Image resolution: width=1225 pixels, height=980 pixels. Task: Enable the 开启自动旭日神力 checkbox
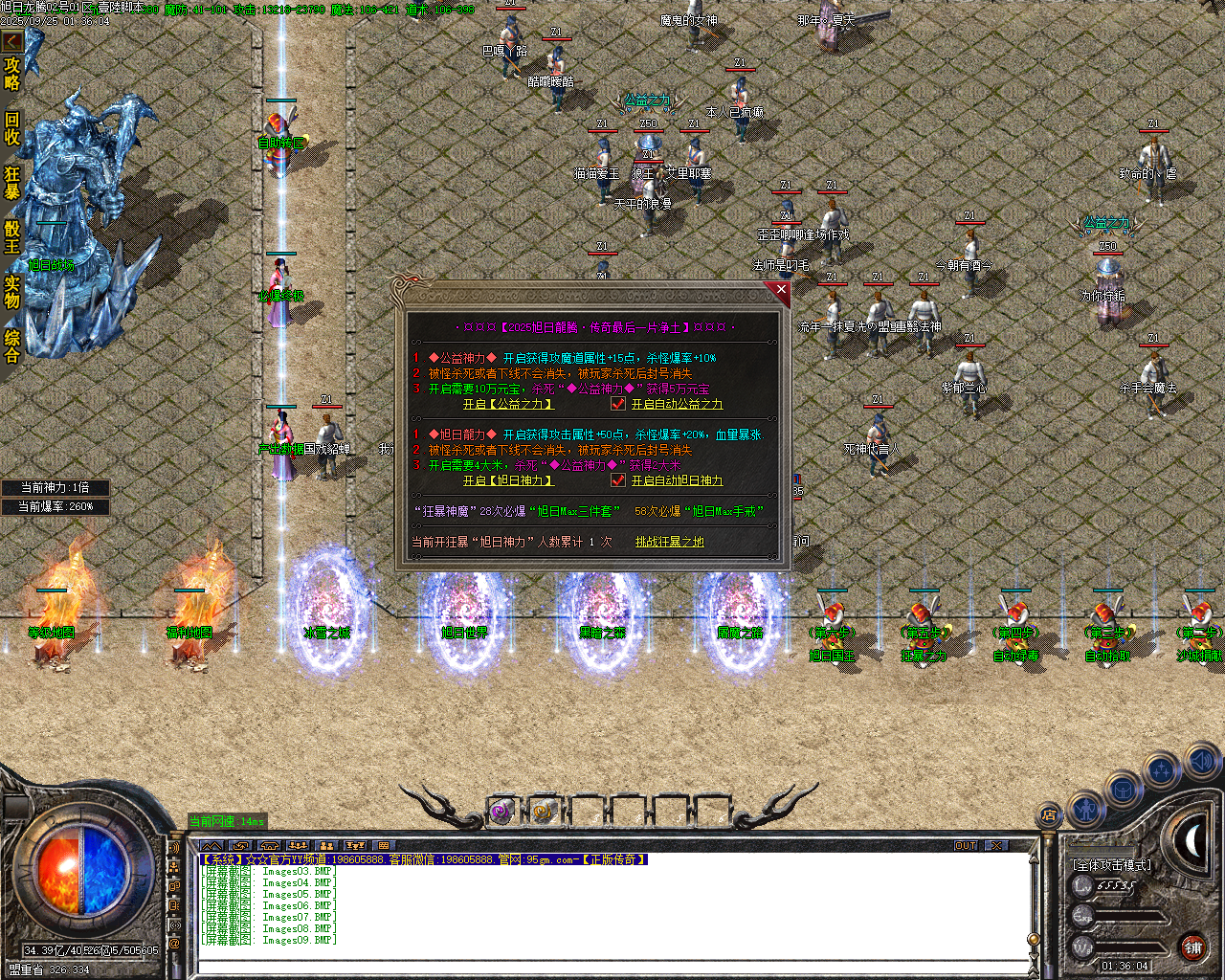618,480
